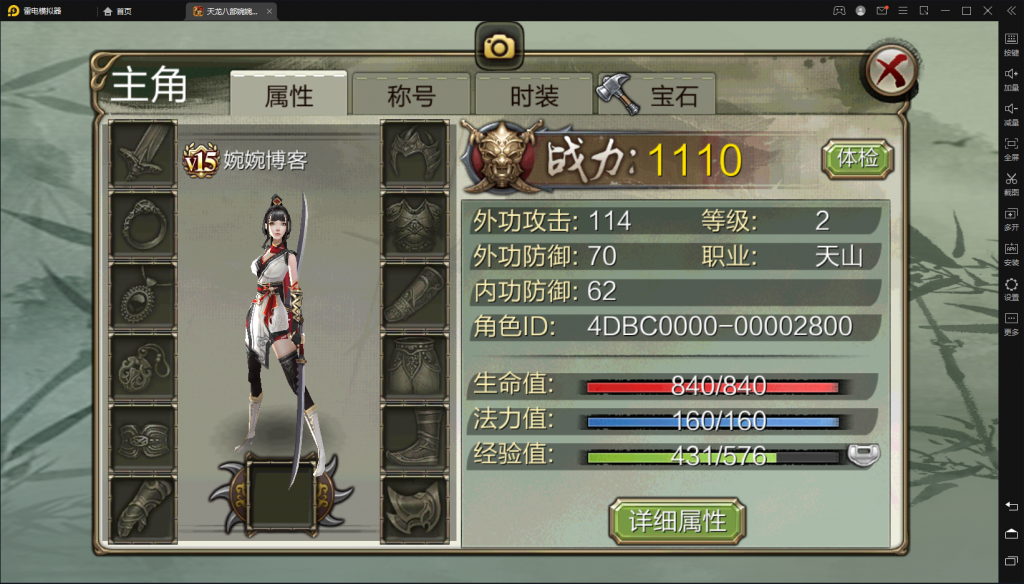Click the V15 VIP badge

201,159
